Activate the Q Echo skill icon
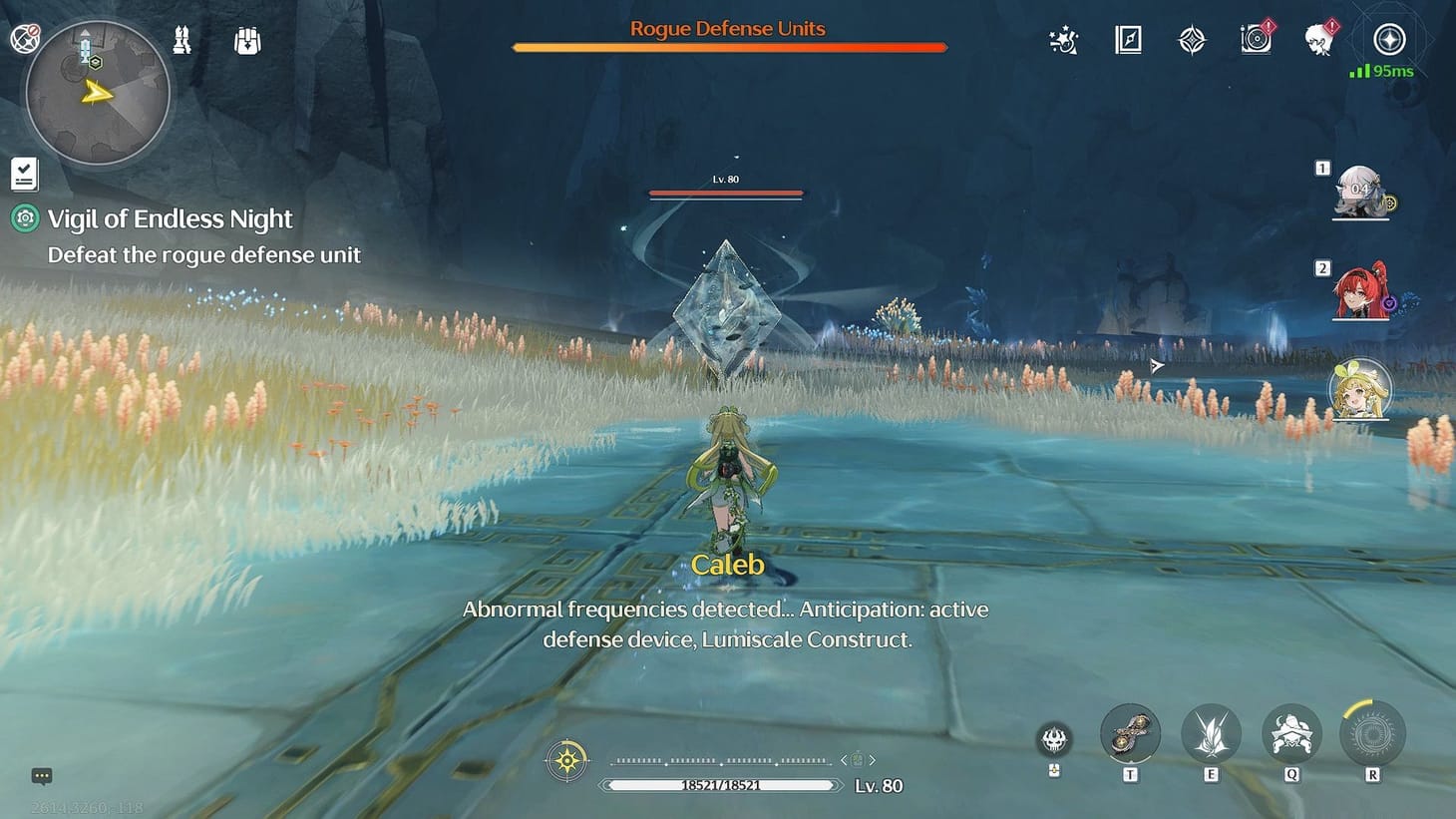Viewport: 1456px width, 819px height. click(x=1291, y=733)
